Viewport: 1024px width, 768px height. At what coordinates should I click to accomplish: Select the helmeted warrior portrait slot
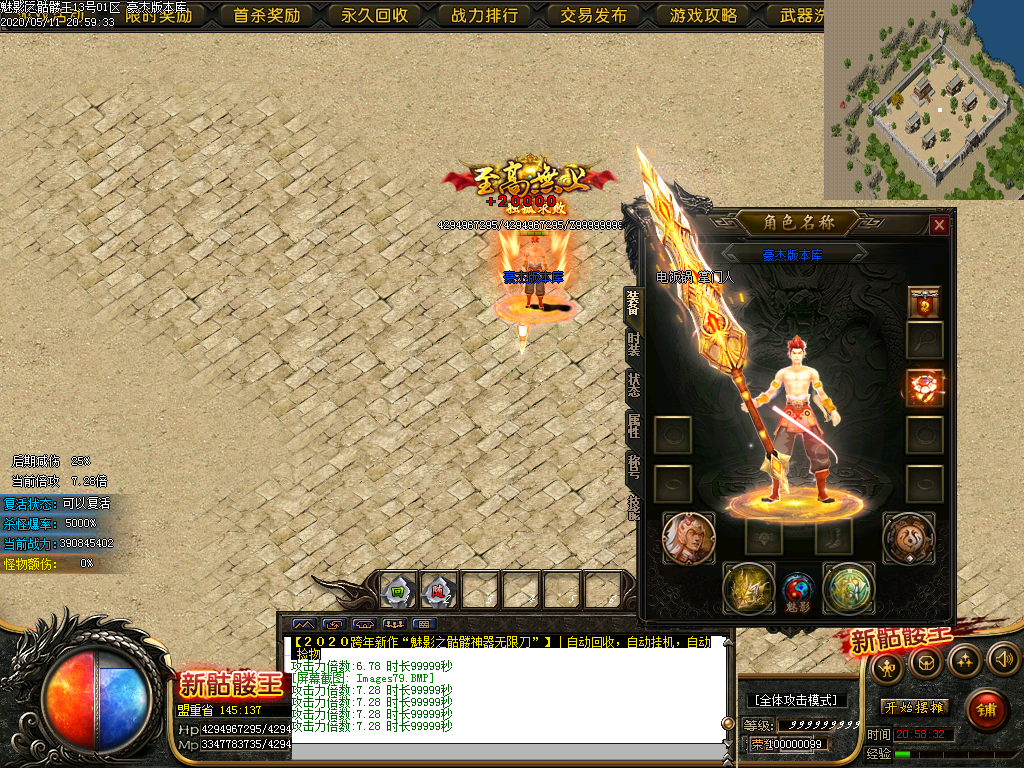click(x=688, y=538)
